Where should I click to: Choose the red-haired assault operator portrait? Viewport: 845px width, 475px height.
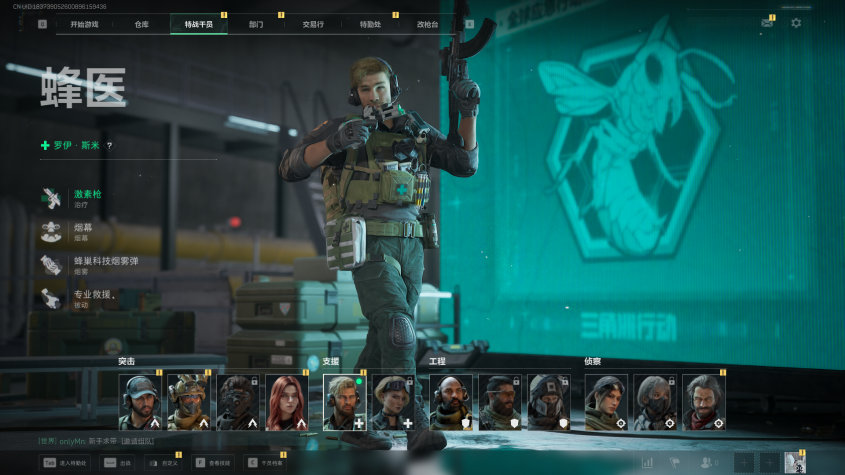click(285, 402)
